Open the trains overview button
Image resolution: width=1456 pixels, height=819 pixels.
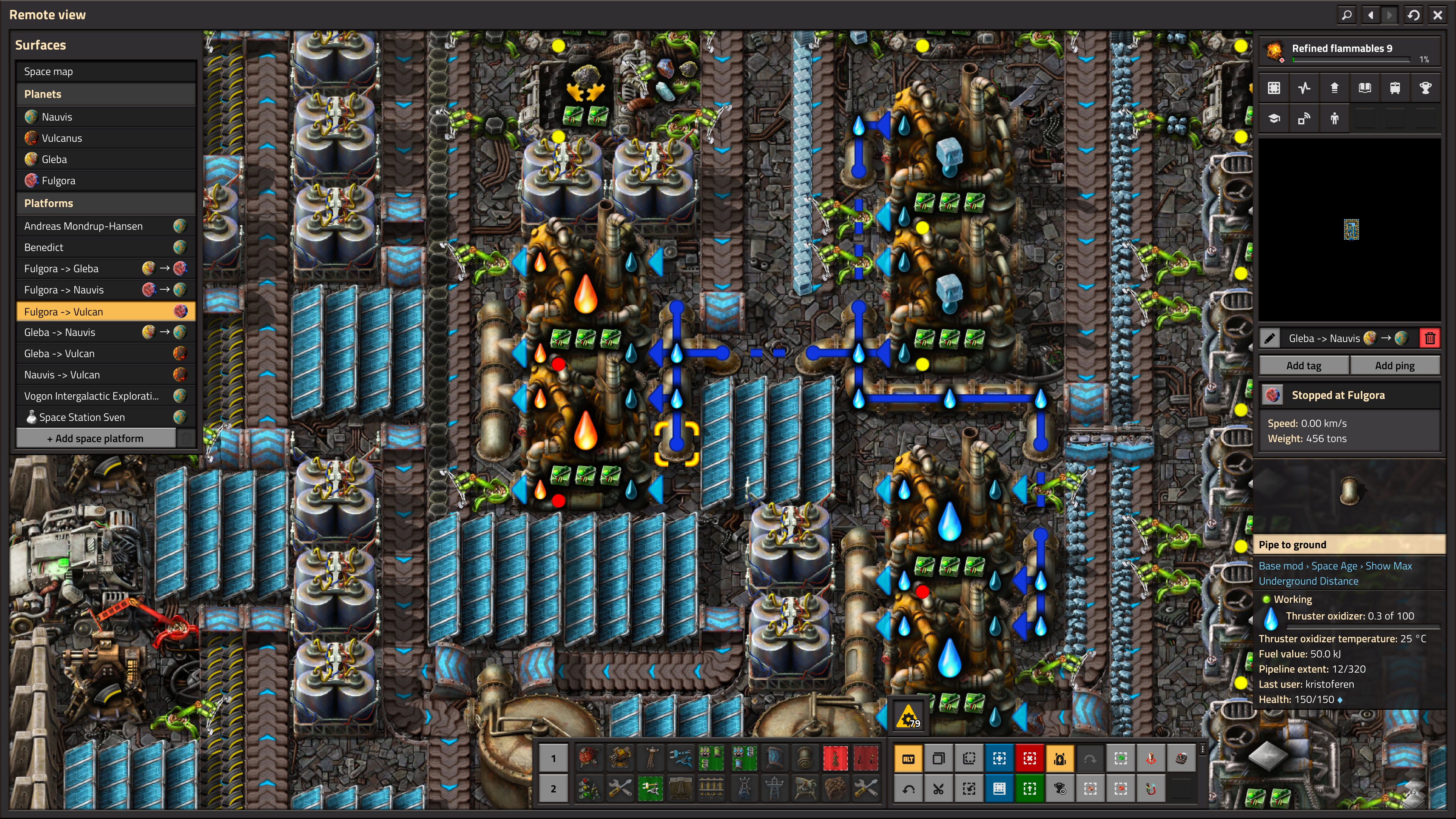click(x=1395, y=88)
